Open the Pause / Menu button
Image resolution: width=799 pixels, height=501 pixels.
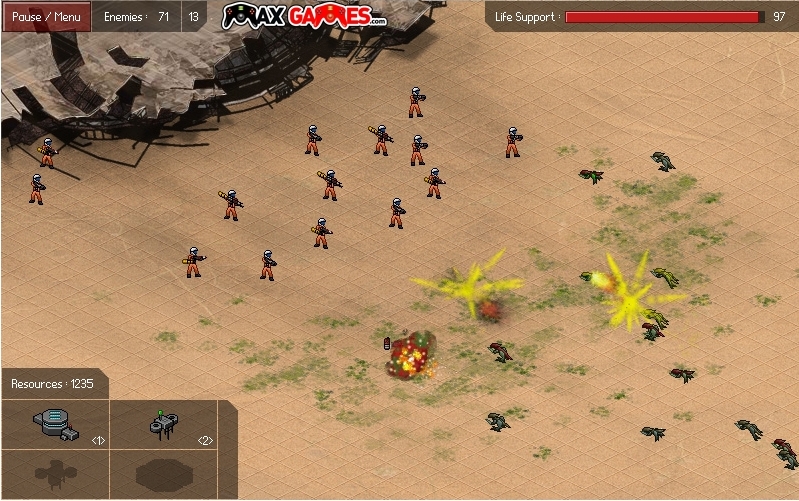(x=46, y=17)
